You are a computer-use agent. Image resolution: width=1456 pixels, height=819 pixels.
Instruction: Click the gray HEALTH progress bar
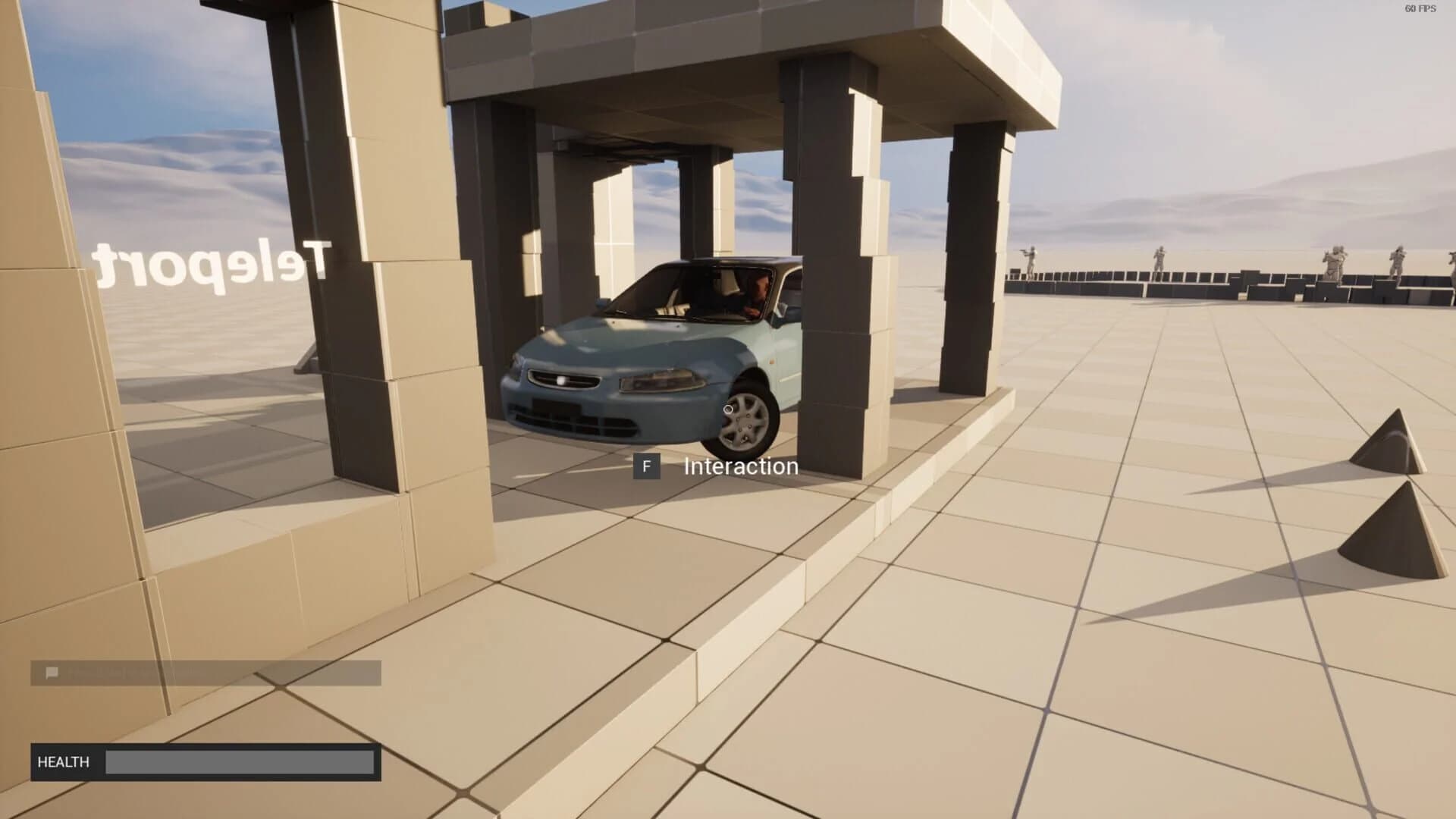click(239, 761)
